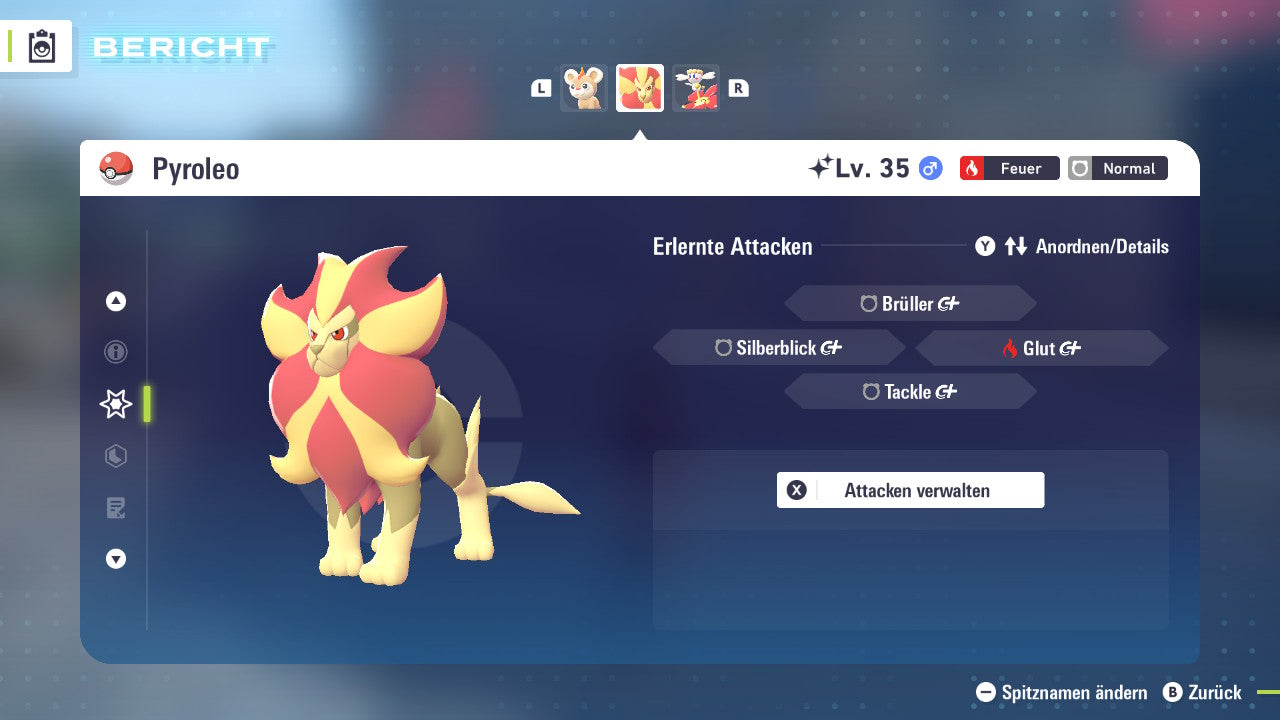Click the Poké Ball icon next to Pyroleo

coord(119,168)
